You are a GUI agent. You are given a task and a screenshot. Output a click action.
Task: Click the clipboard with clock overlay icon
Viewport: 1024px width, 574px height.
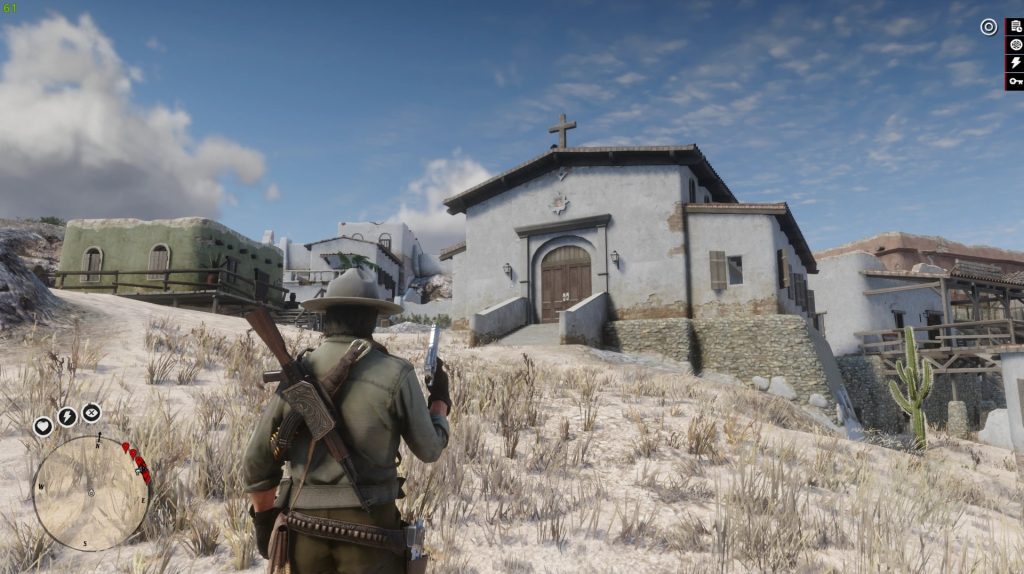1015,27
